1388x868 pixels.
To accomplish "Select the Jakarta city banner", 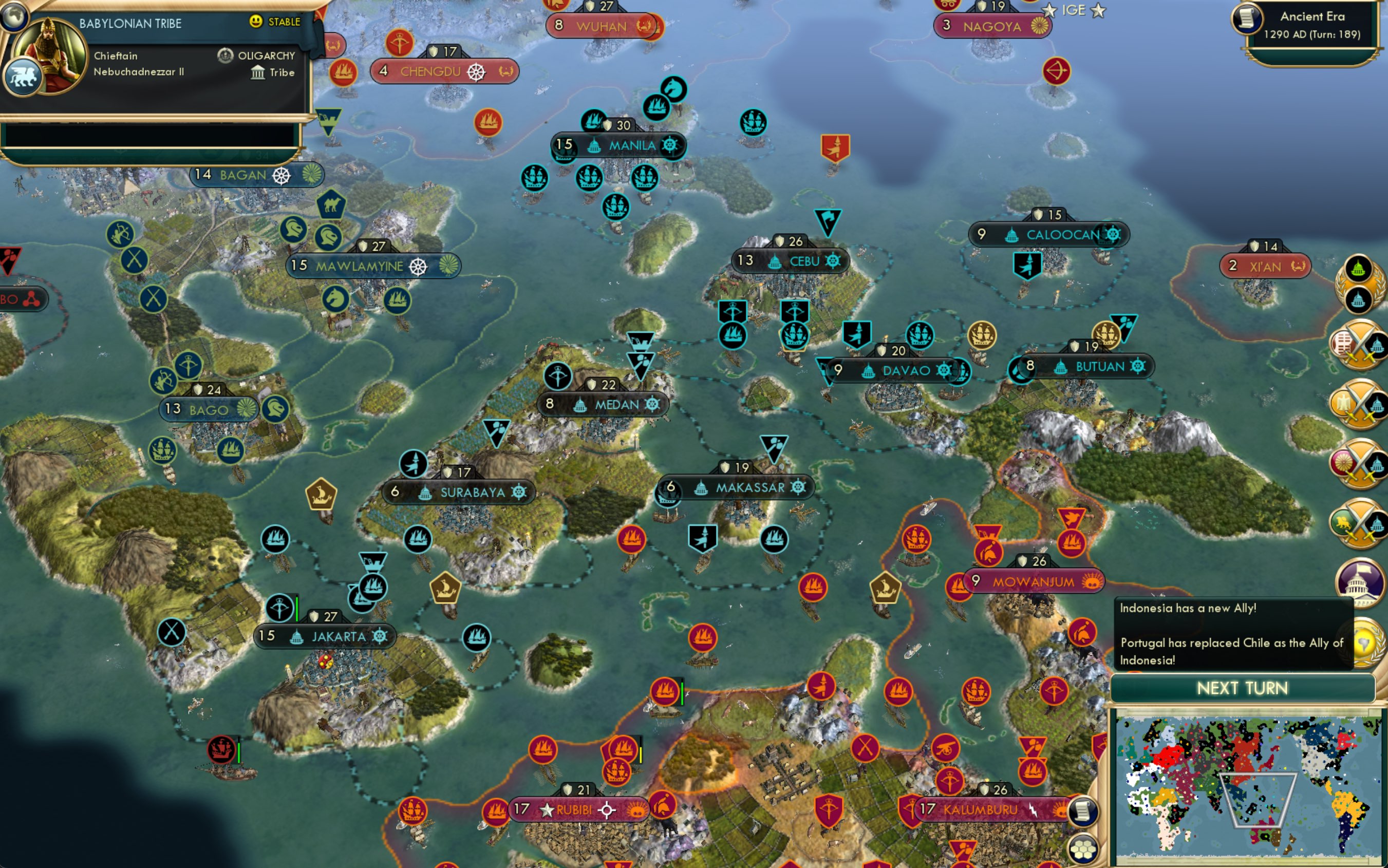I will pyautogui.click(x=325, y=636).
